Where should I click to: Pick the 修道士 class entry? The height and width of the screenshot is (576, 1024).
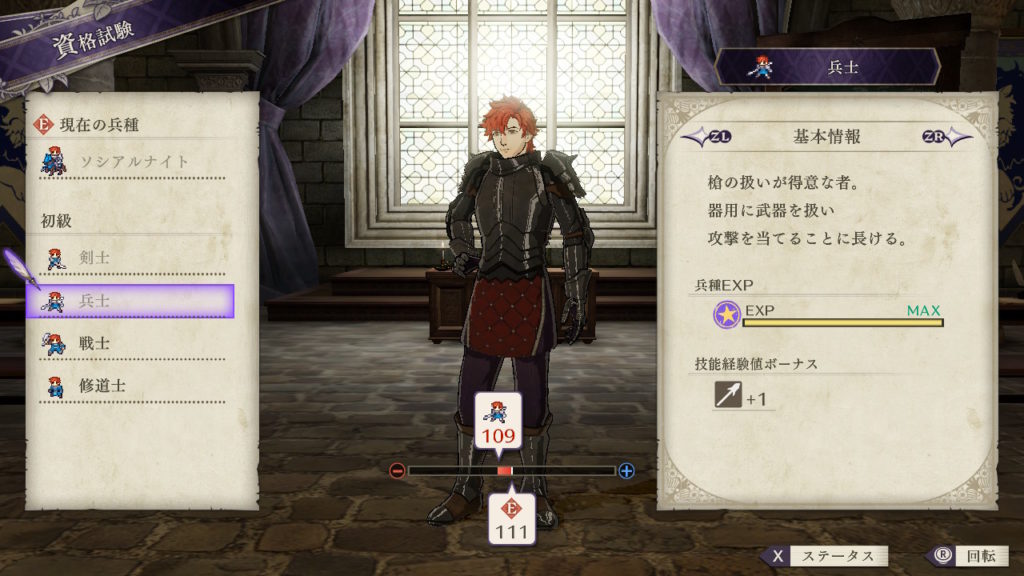[130, 386]
